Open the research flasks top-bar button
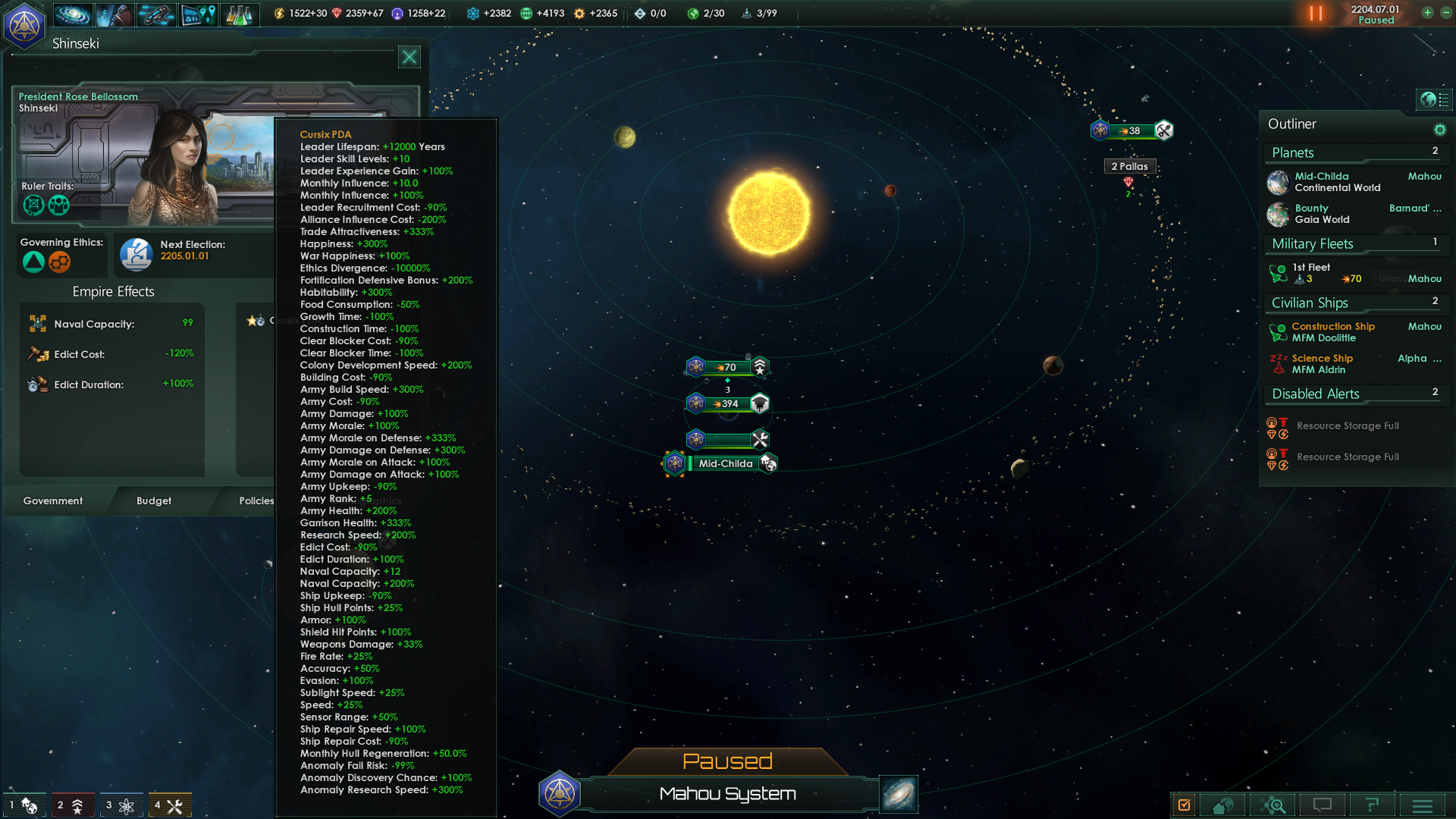This screenshot has width=1456, height=819. click(239, 14)
